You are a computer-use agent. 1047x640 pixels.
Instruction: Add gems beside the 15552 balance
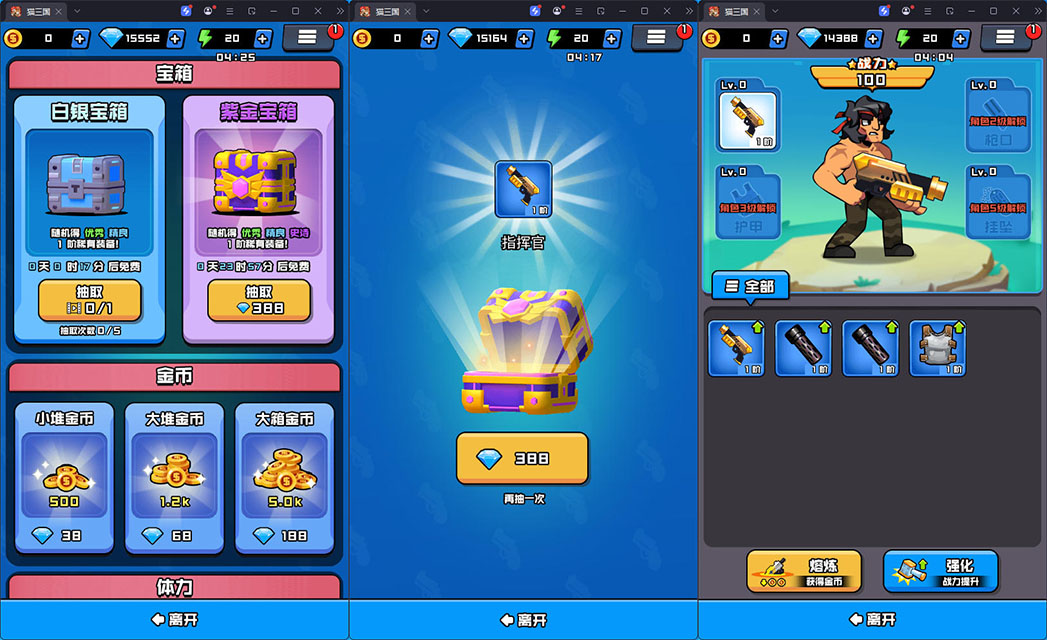(176, 38)
